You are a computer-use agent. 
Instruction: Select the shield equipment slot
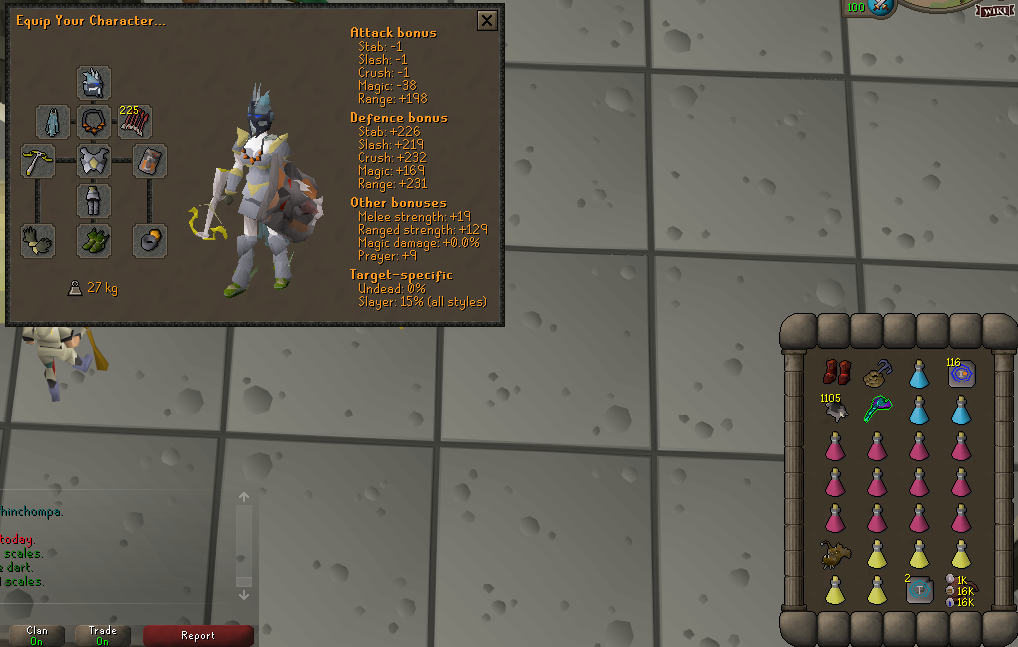point(150,161)
